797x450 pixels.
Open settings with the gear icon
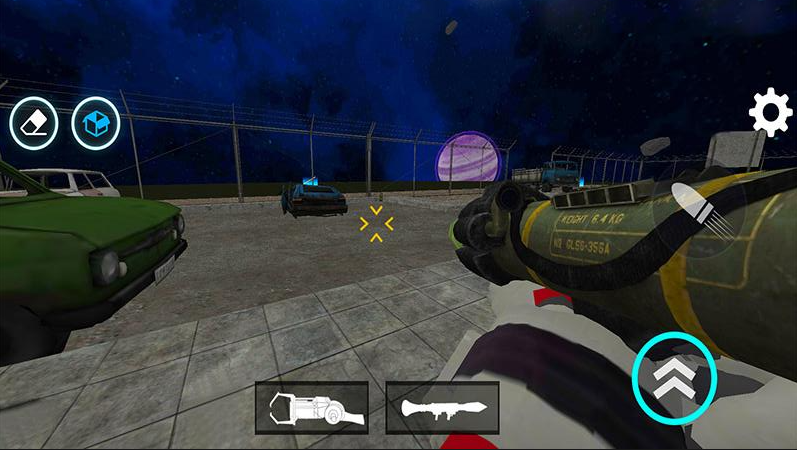pos(770,113)
